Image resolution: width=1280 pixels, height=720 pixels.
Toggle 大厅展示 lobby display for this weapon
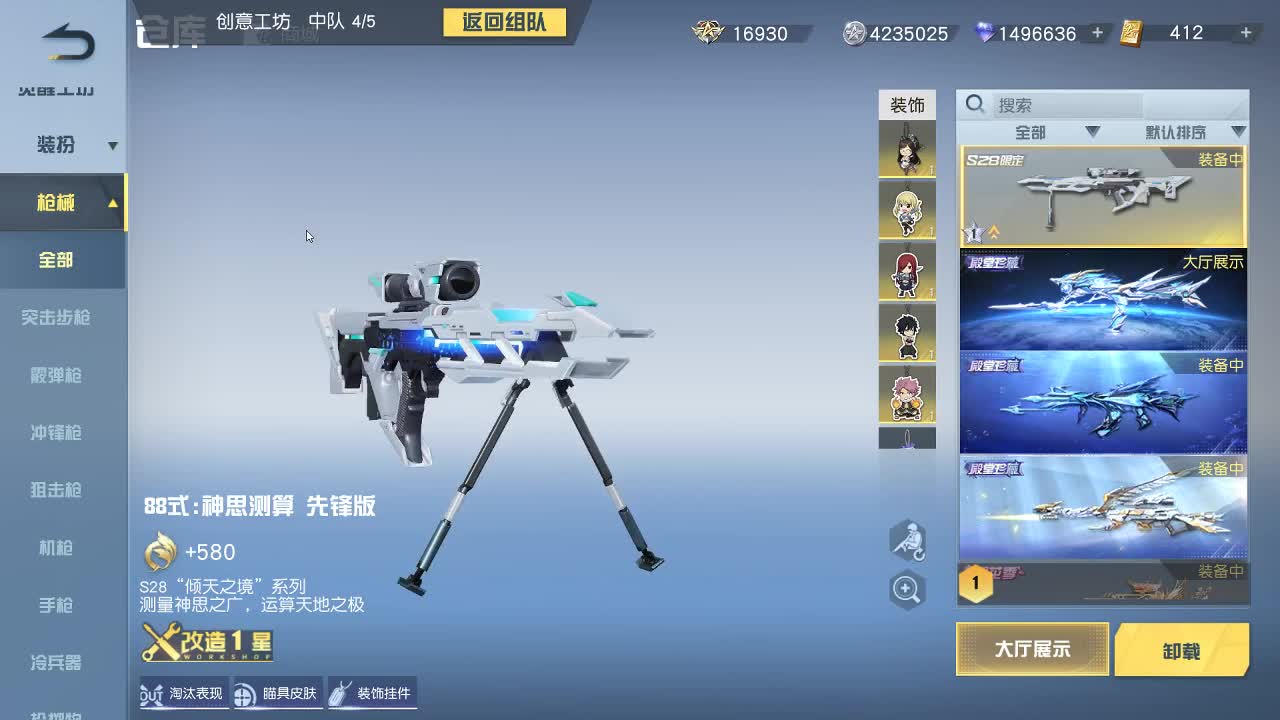[x=1032, y=649]
